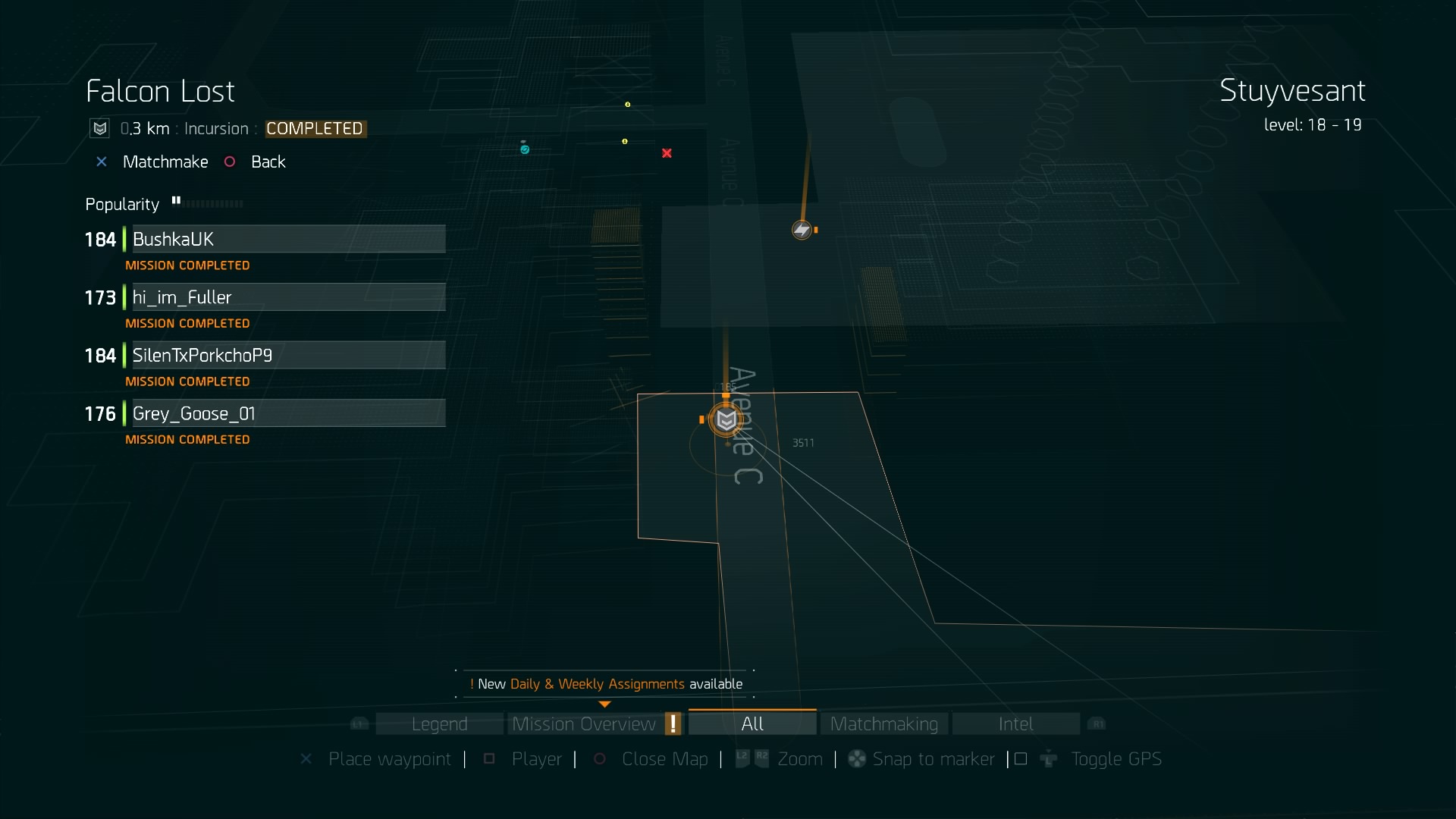Open the Daily & Weekly Assignments notification
This screenshot has height=819, width=1456.
pos(606,684)
